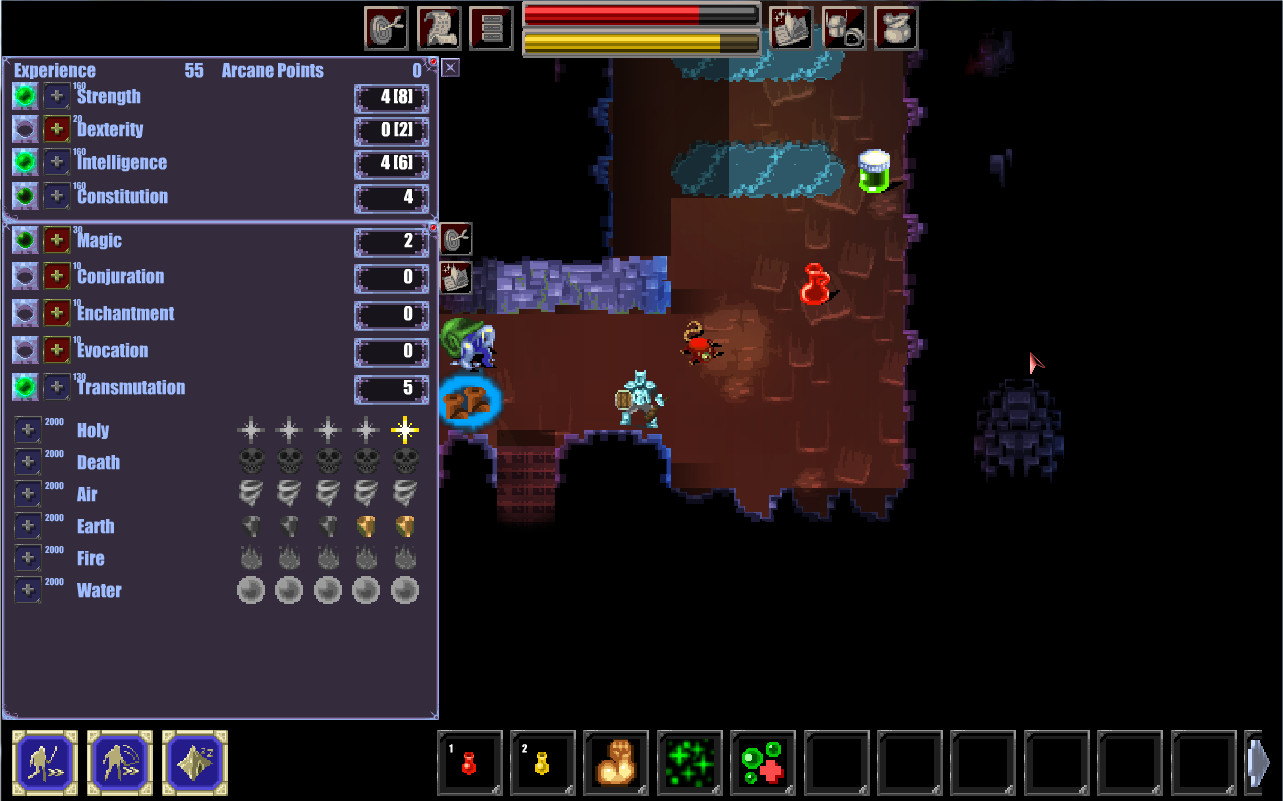The width and height of the screenshot is (1283, 801).
Task: Click the Experience label in the stats panel
Action: pos(54,70)
